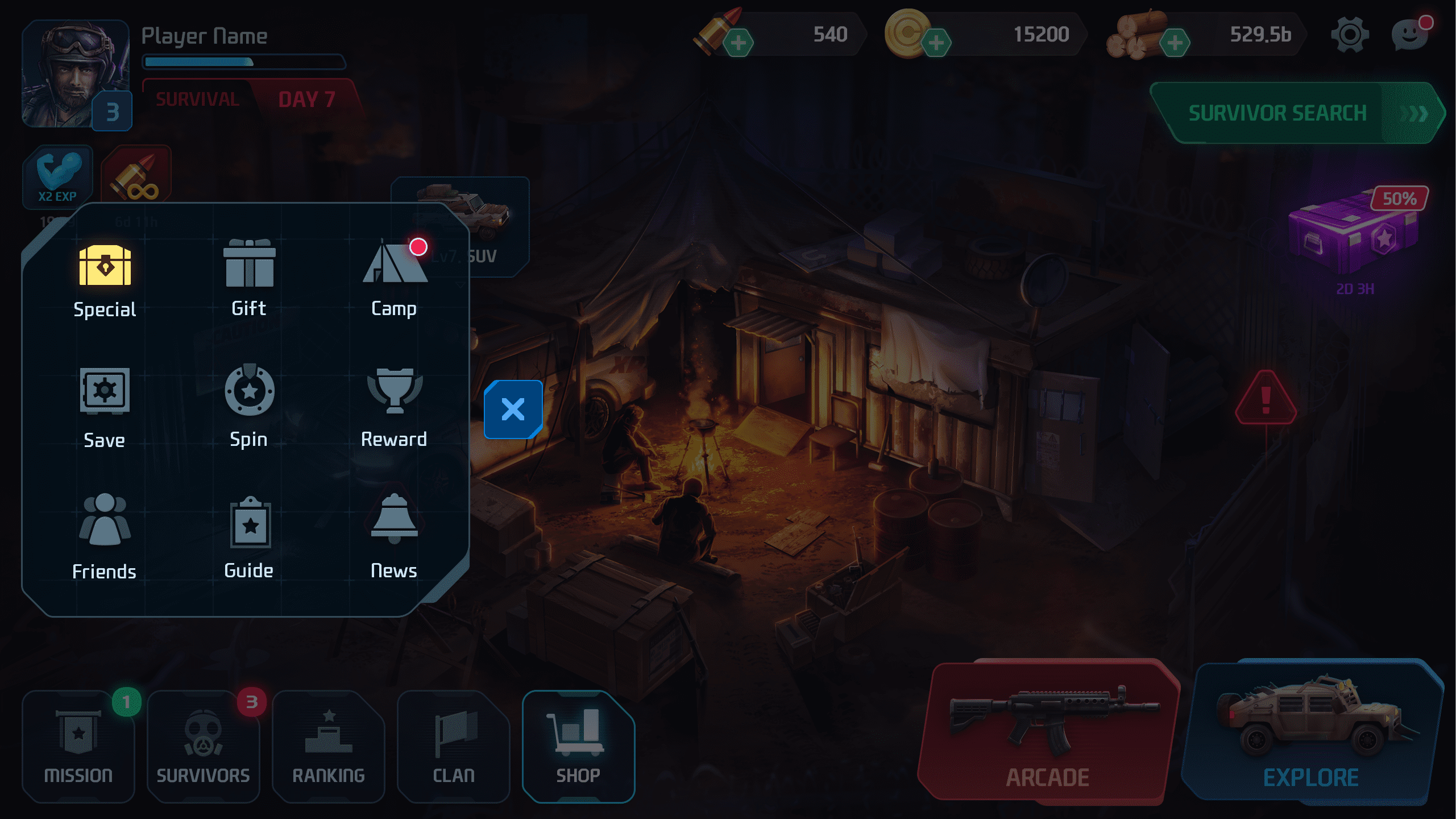This screenshot has width=1456, height=819.
Task: Open the Special chest menu entry
Action: tap(105, 280)
